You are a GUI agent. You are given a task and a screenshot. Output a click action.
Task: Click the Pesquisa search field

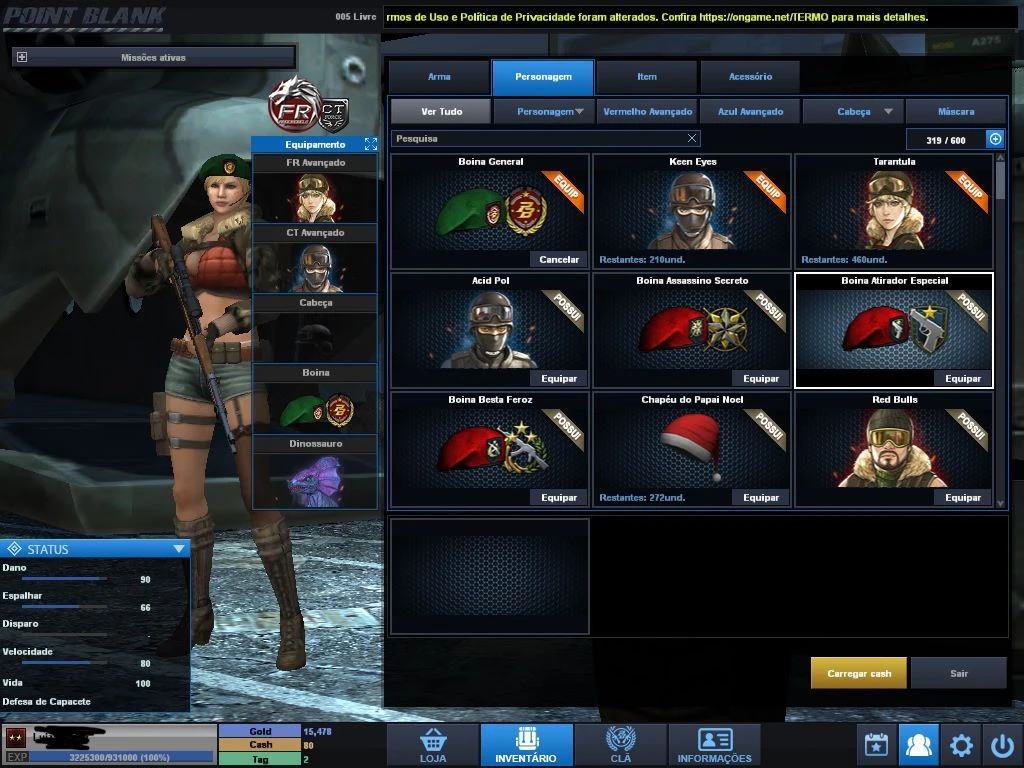click(540, 139)
